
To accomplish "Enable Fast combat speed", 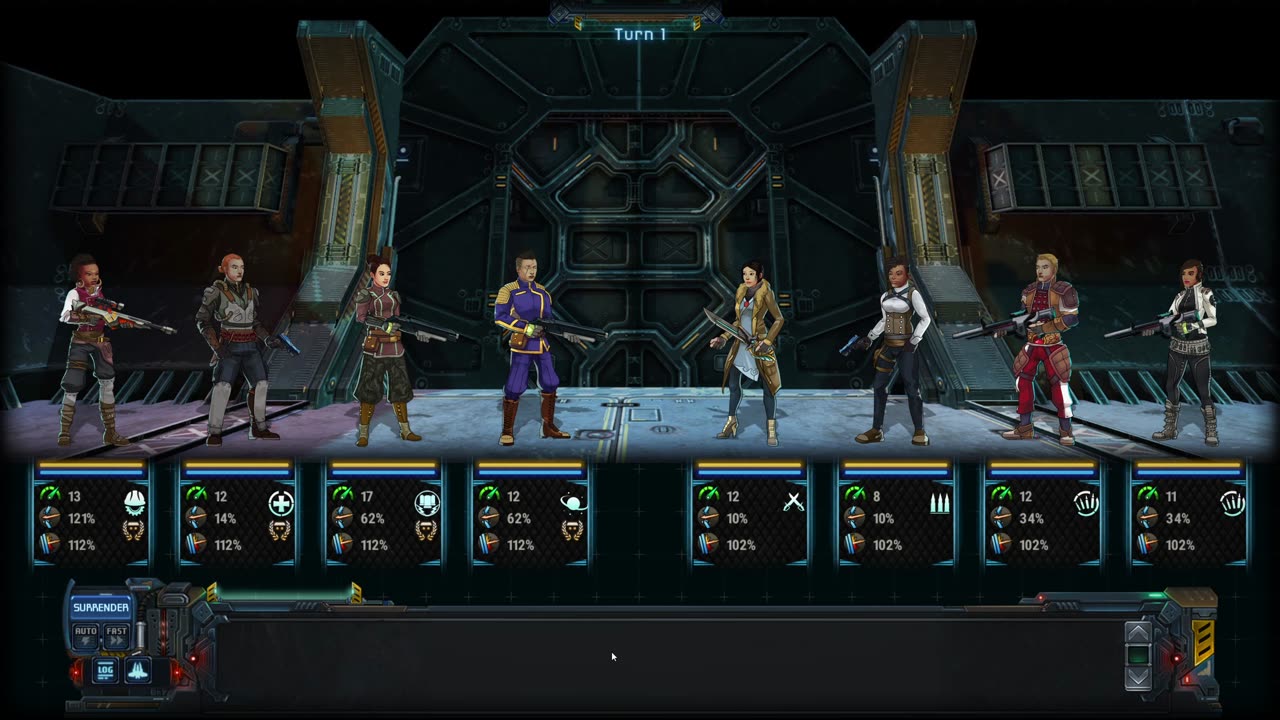I will 117,635.
